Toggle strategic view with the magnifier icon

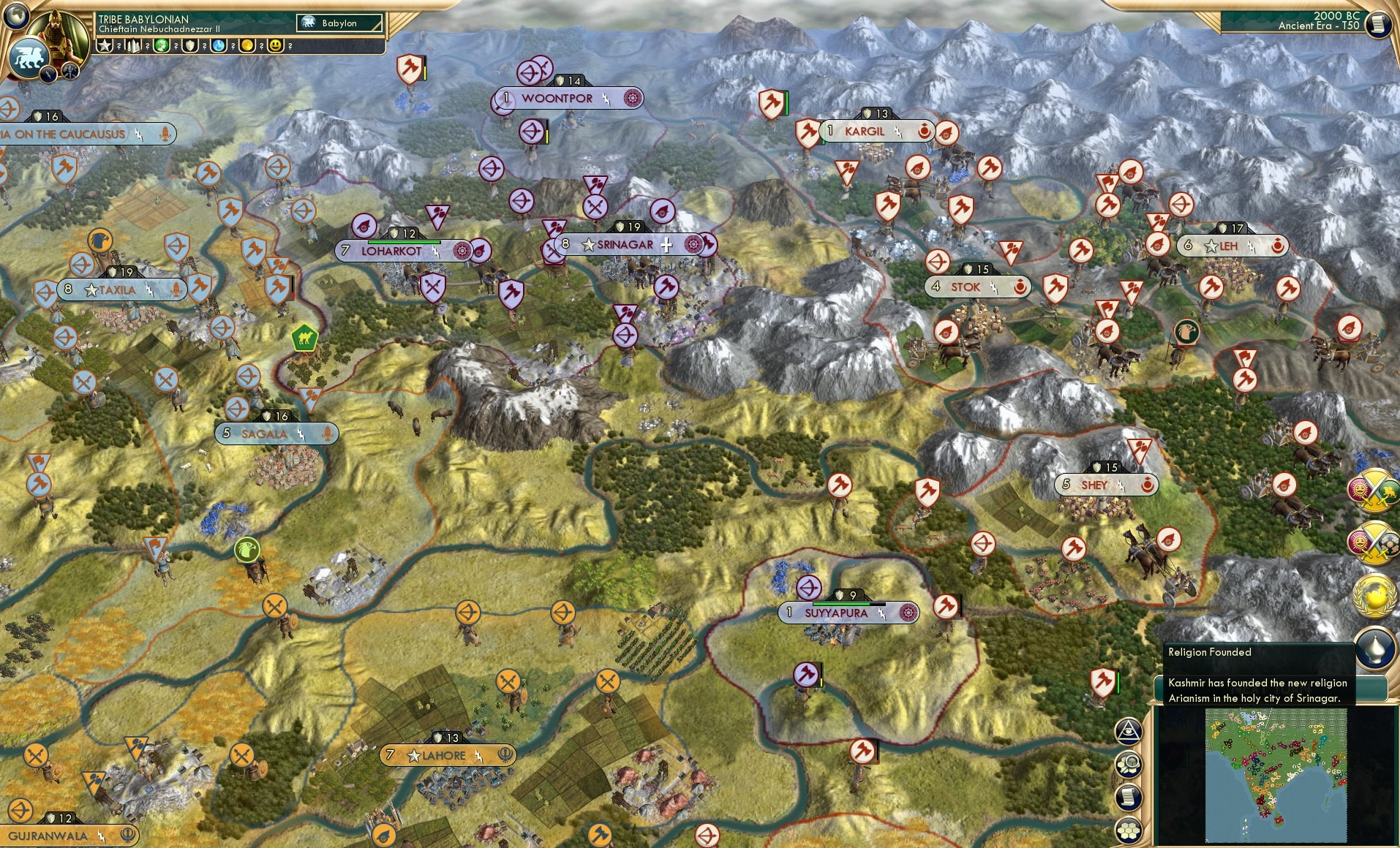(x=1129, y=764)
